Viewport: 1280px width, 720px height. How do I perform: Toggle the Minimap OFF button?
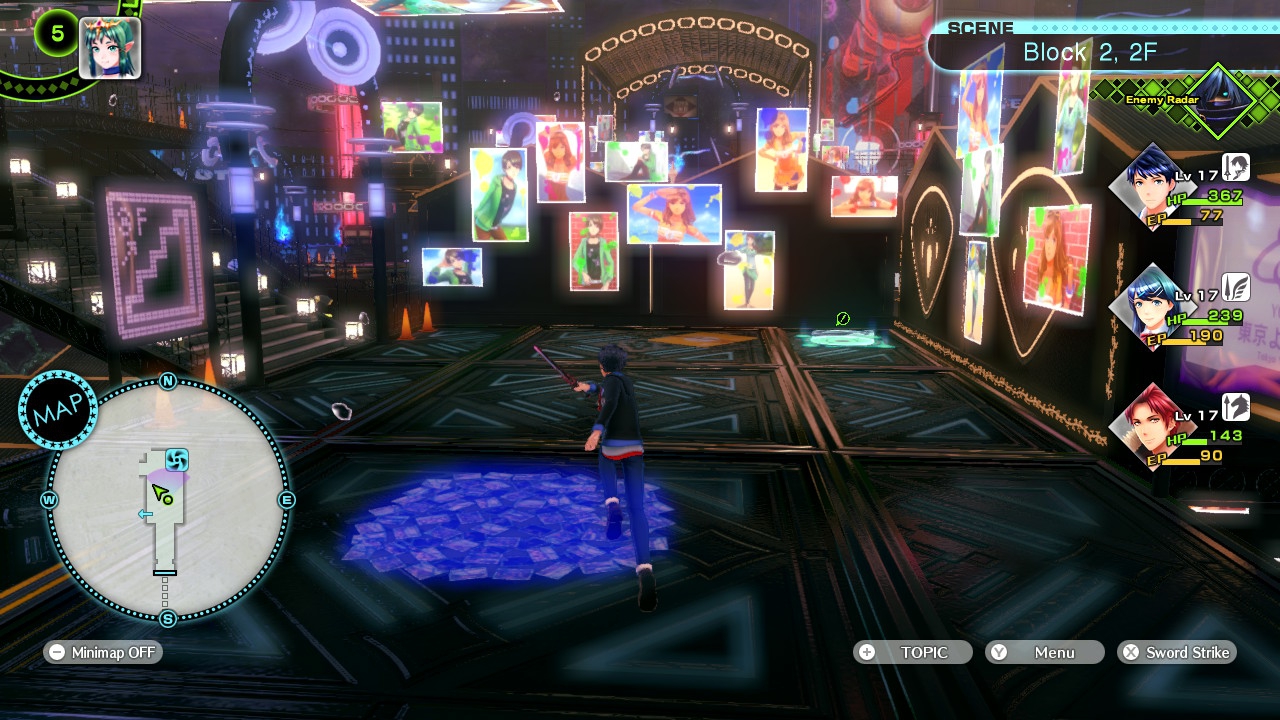click(x=103, y=652)
